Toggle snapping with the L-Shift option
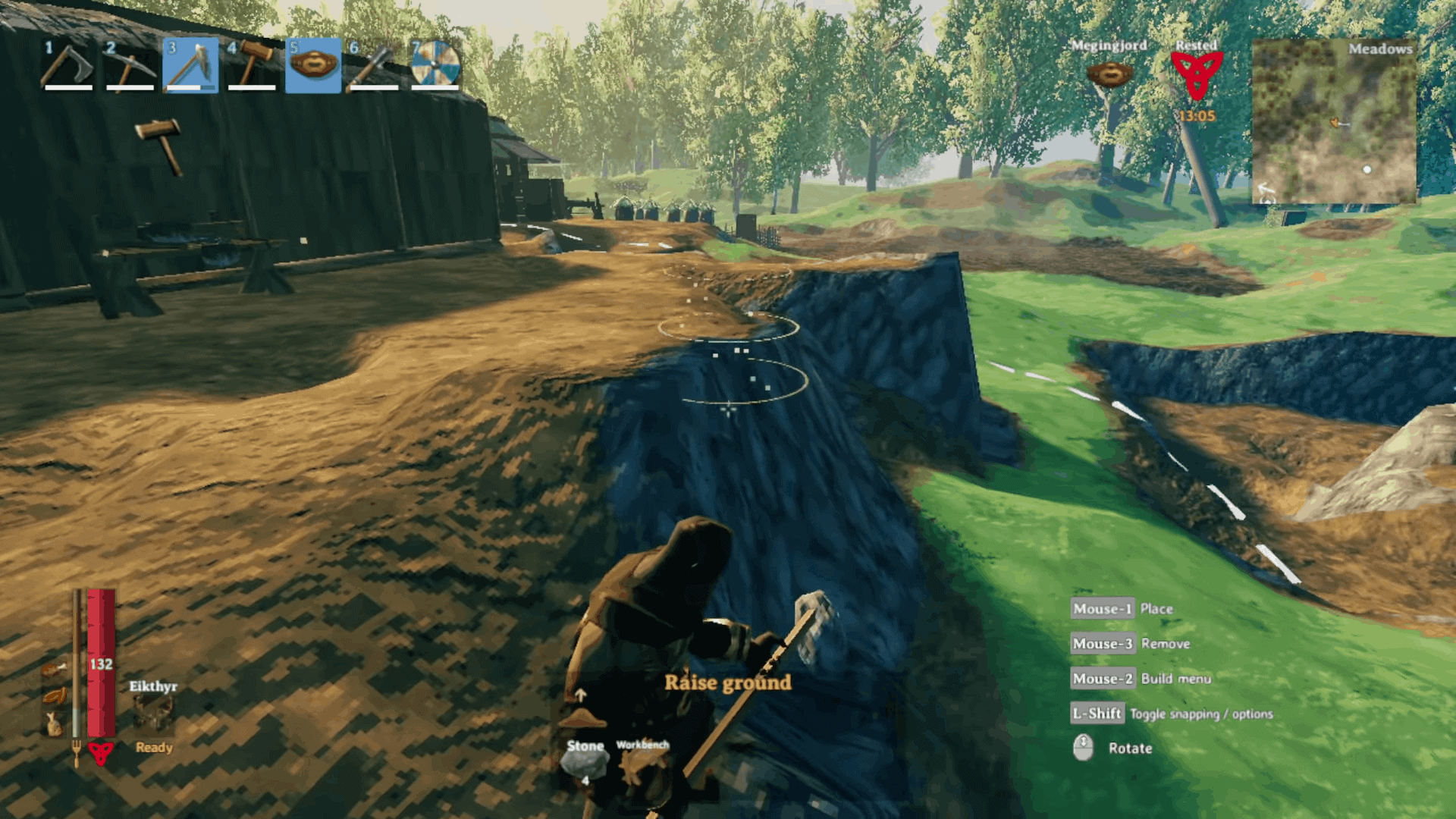This screenshot has width=1456, height=819. tap(1097, 714)
